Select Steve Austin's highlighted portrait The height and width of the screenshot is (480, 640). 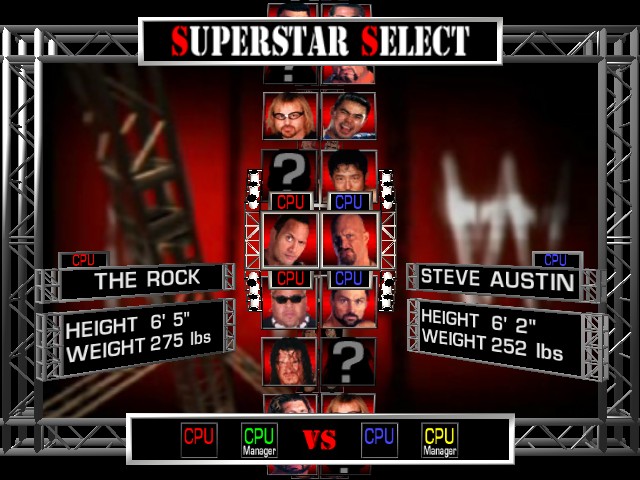pos(349,240)
